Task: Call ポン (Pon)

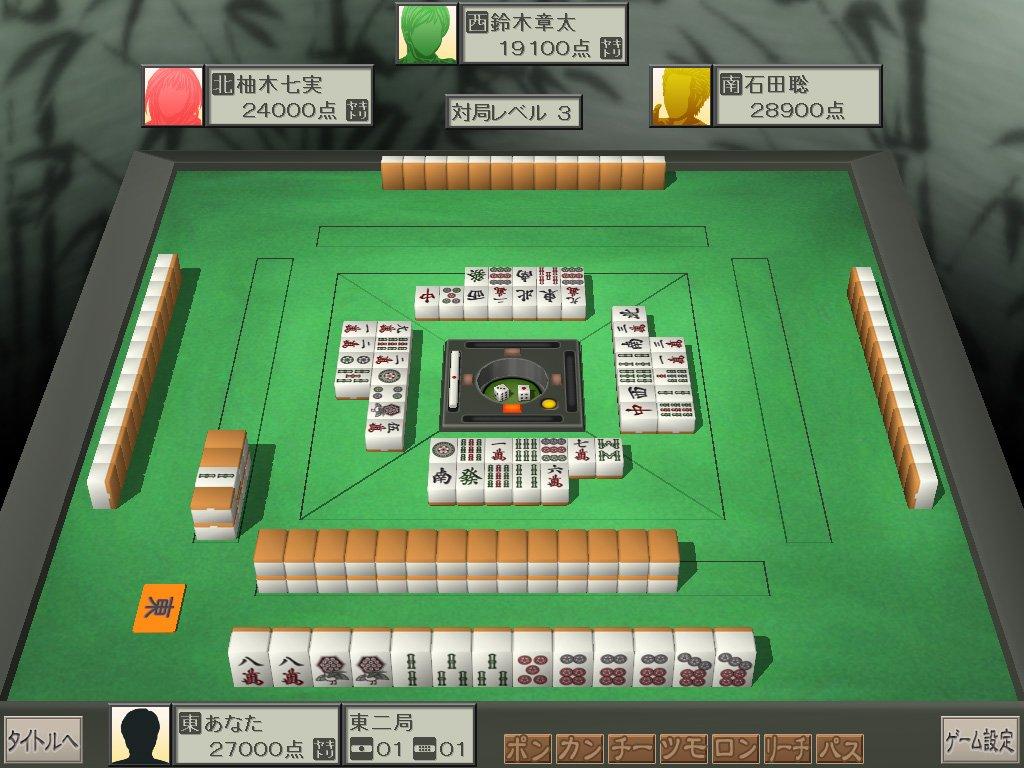Action: point(527,749)
